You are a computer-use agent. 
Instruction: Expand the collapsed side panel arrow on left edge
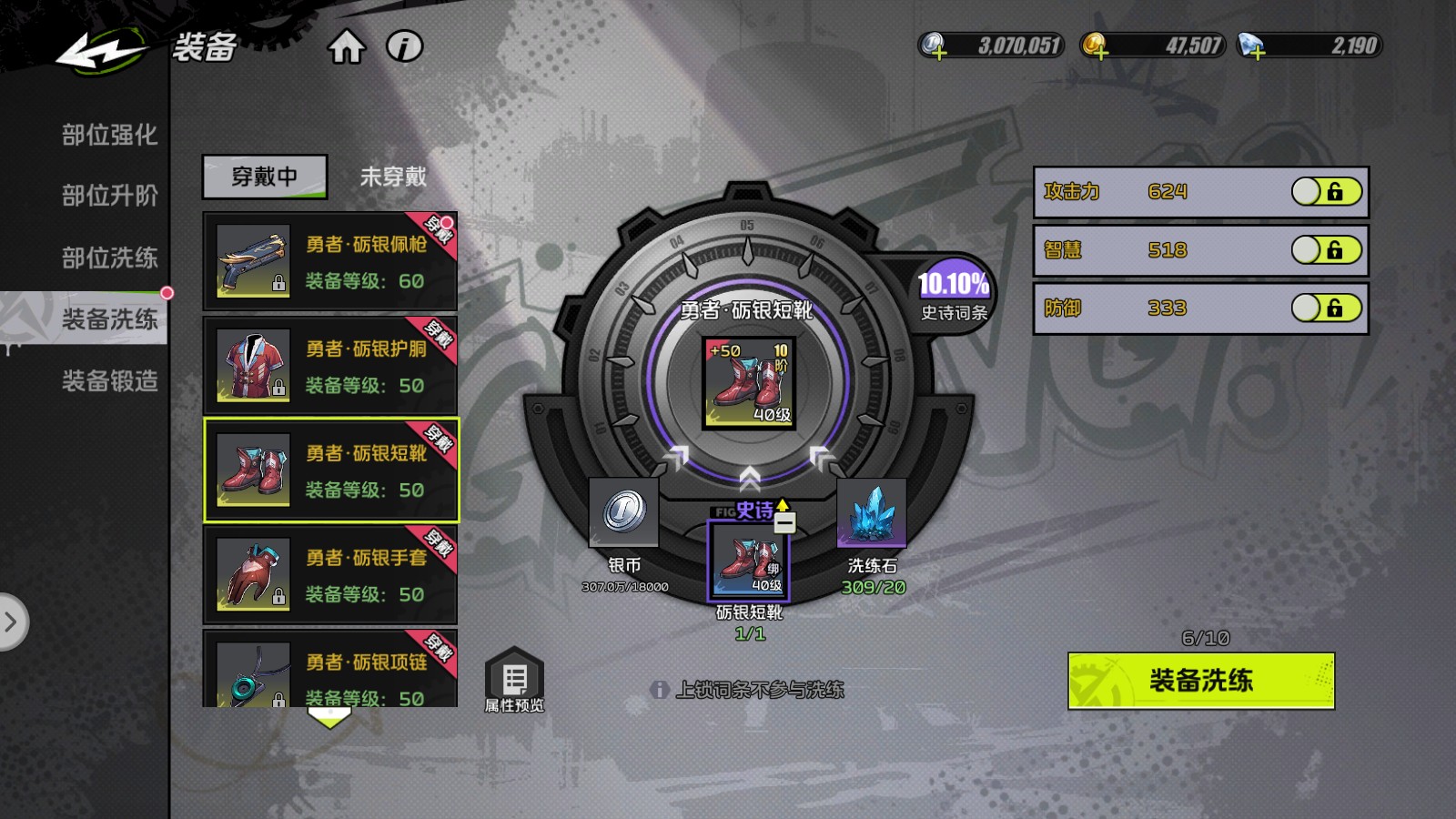point(13,622)
